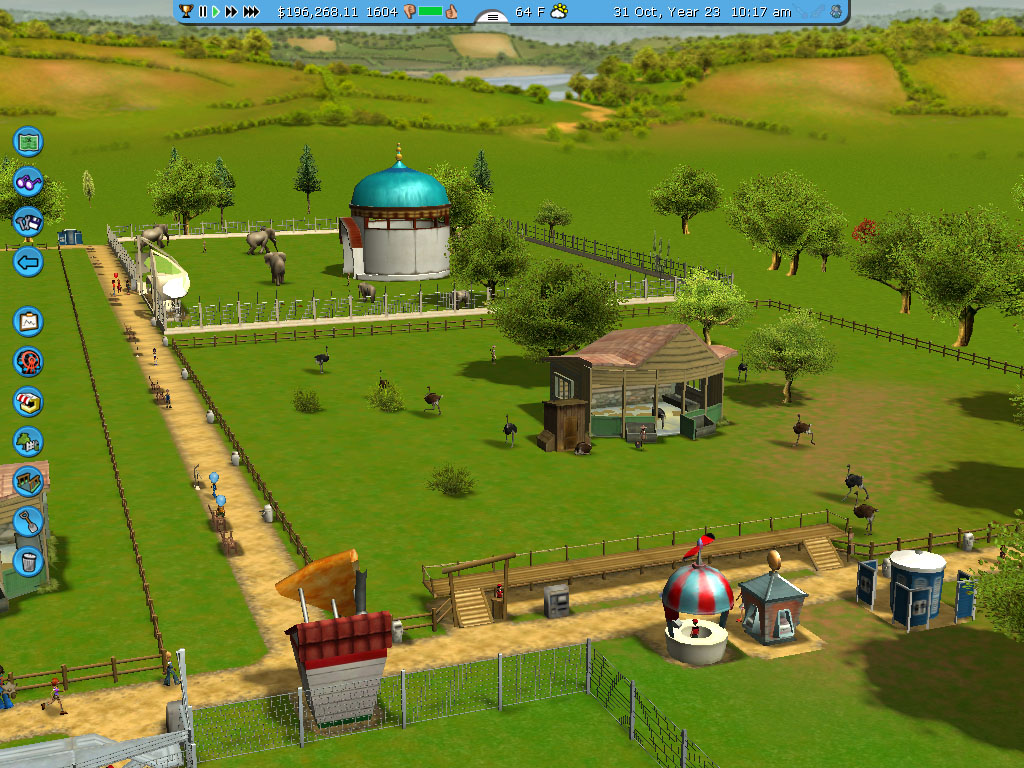Open the park map icon
Screen dimensions: 1024x768
28,141
